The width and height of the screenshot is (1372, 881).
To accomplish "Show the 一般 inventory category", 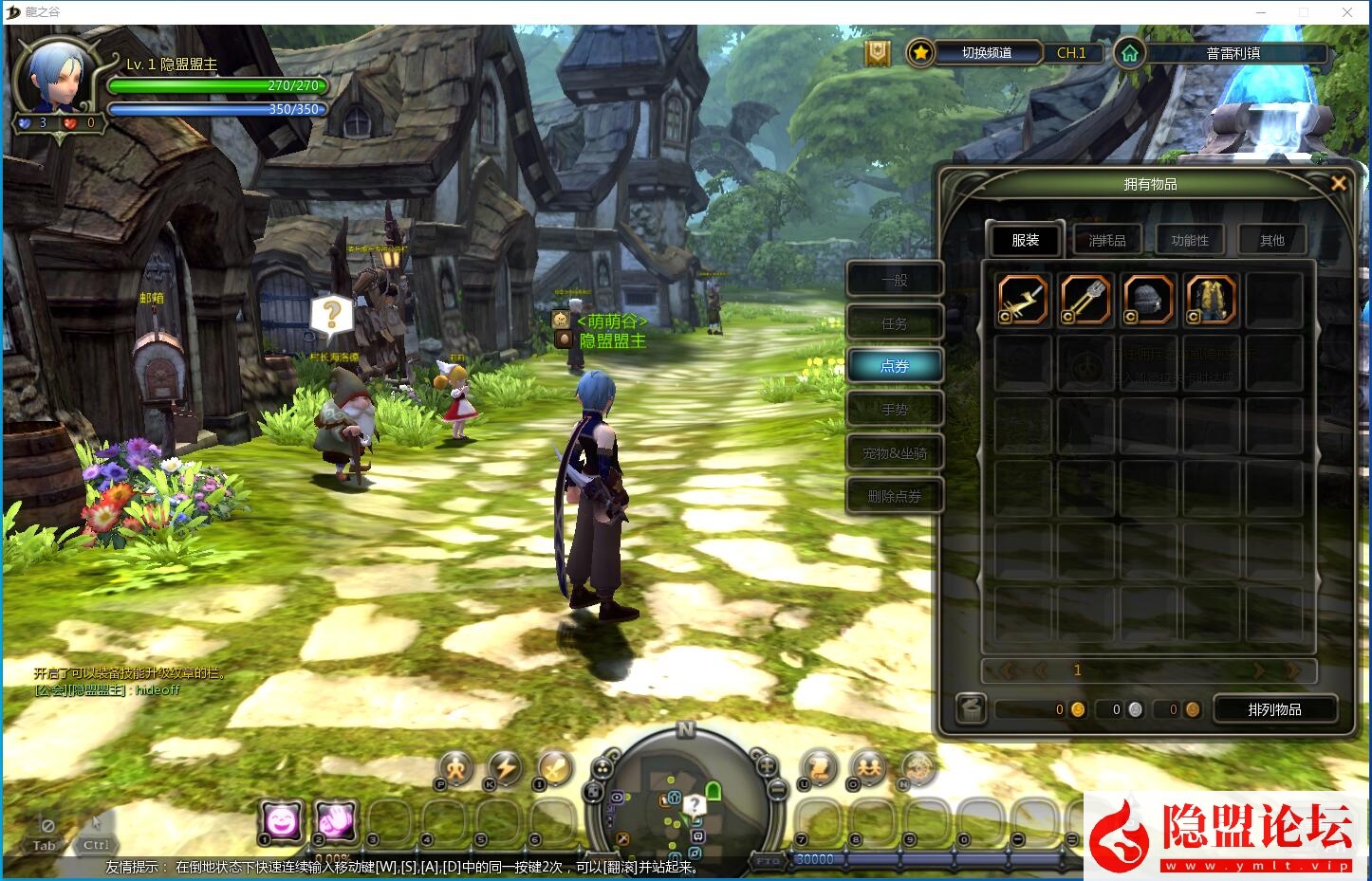I will tap(894, 280).
